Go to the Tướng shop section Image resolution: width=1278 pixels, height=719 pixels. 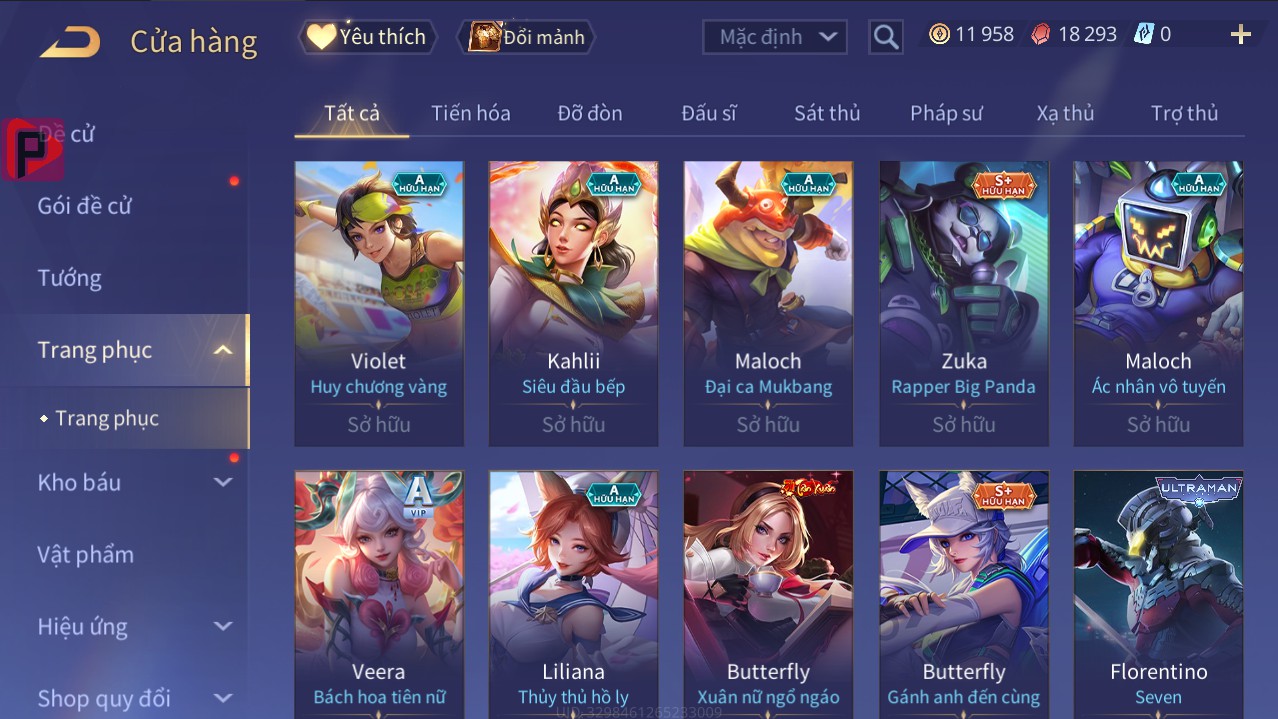(70, 278)
